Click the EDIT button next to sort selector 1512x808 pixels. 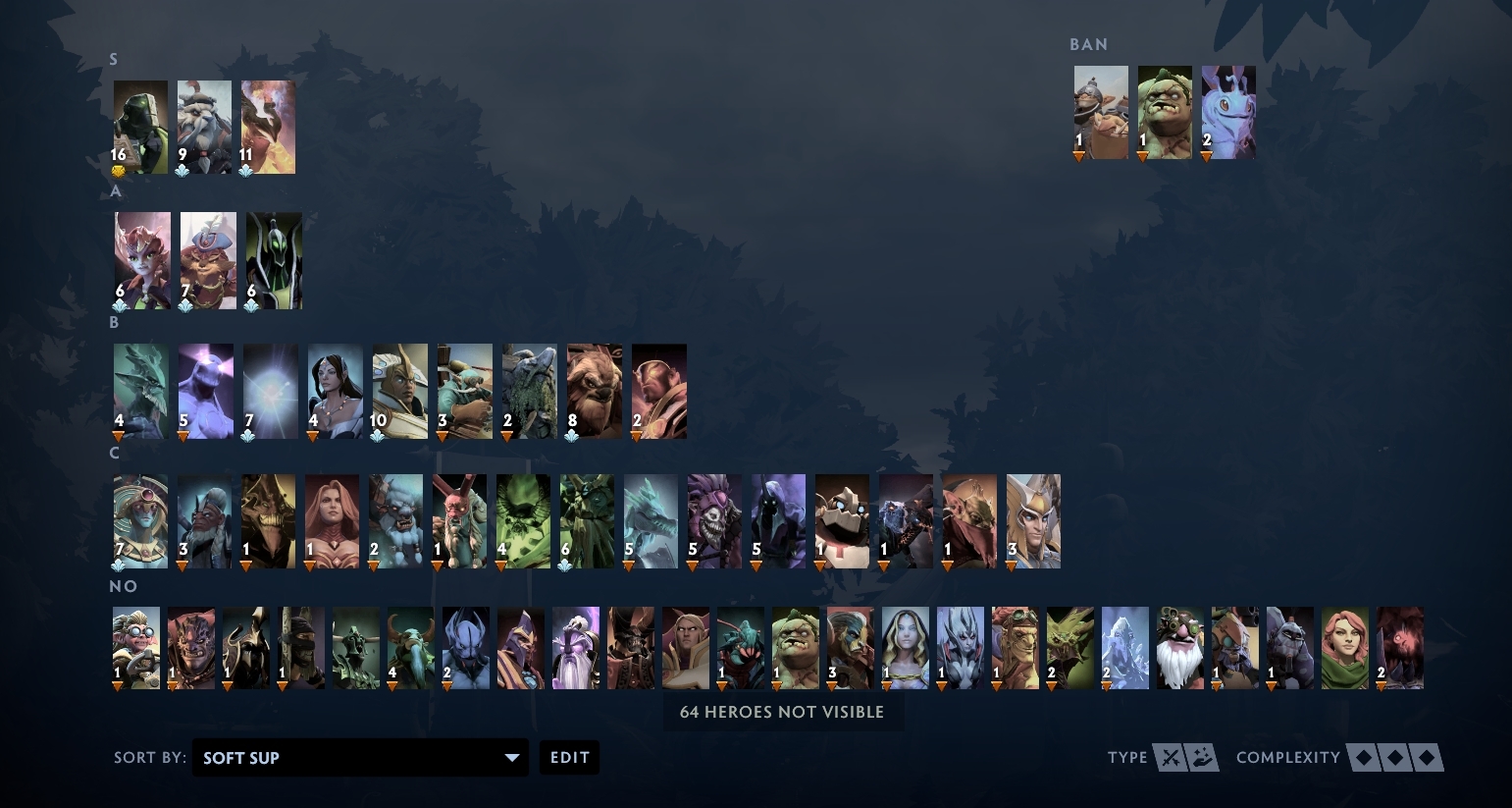[x=569, y=757]
